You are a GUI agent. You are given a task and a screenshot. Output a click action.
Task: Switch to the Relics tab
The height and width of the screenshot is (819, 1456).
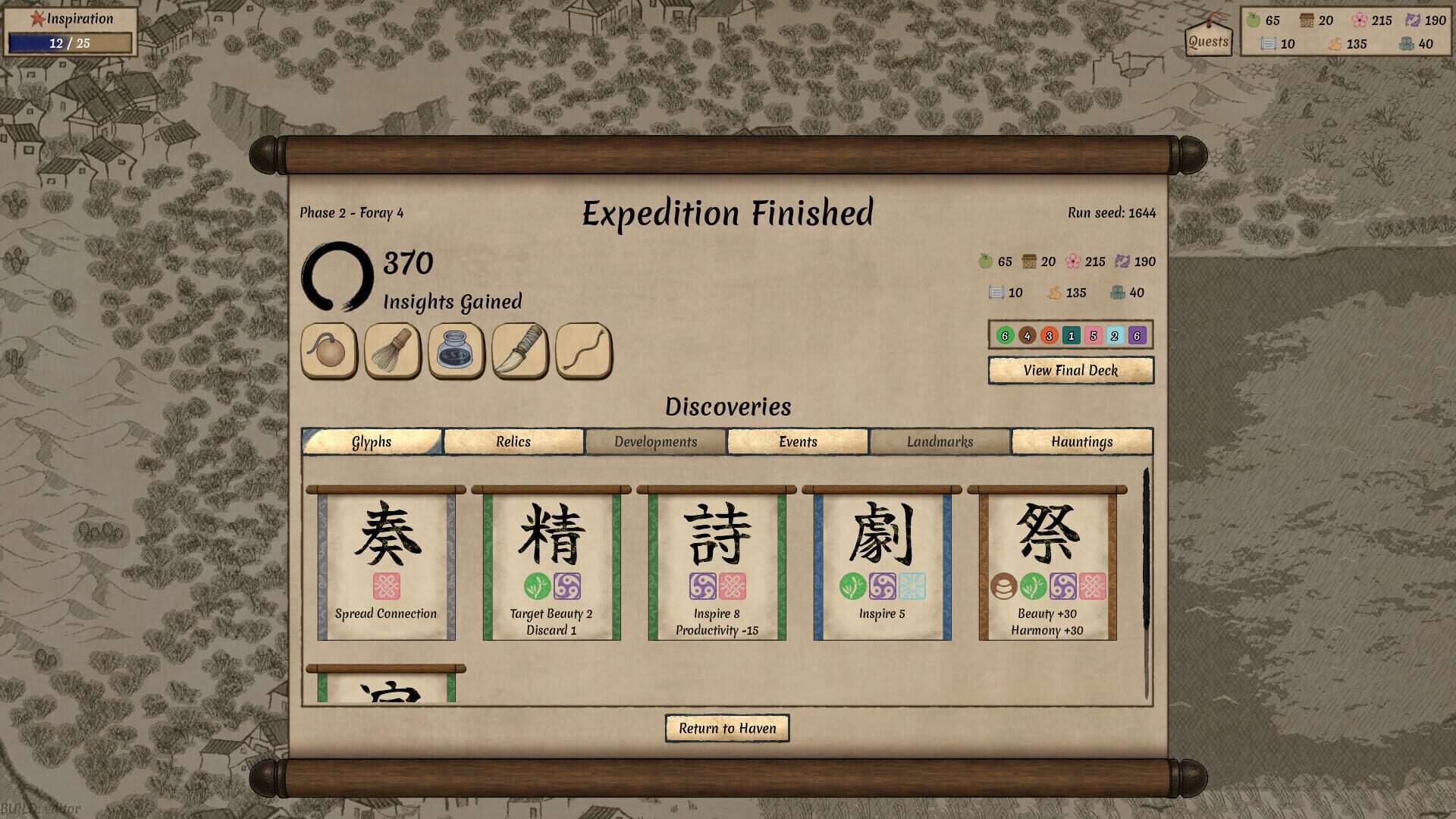[514, 441]
